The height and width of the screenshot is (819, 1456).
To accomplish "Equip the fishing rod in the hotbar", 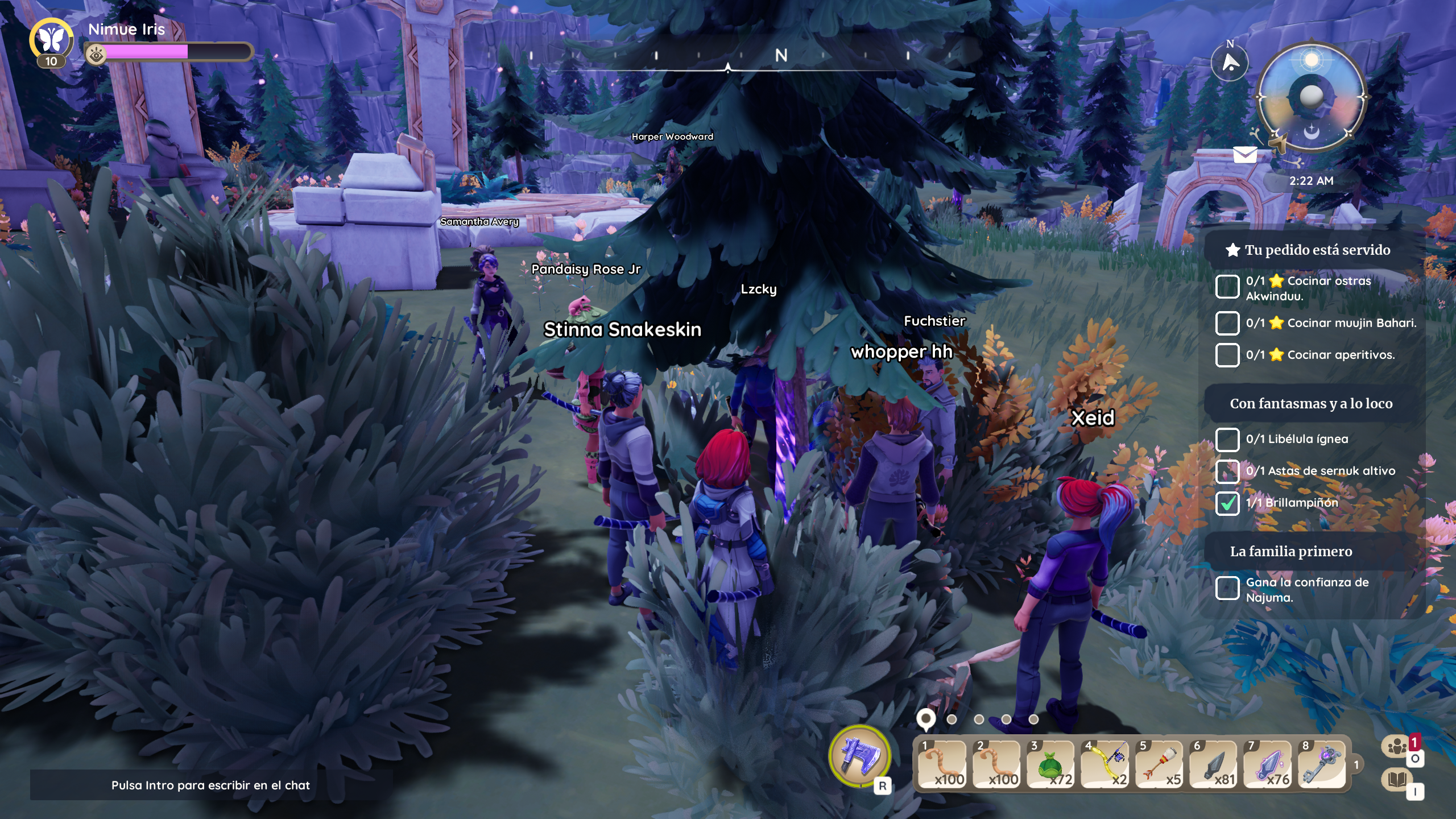I will (1105, 765).
